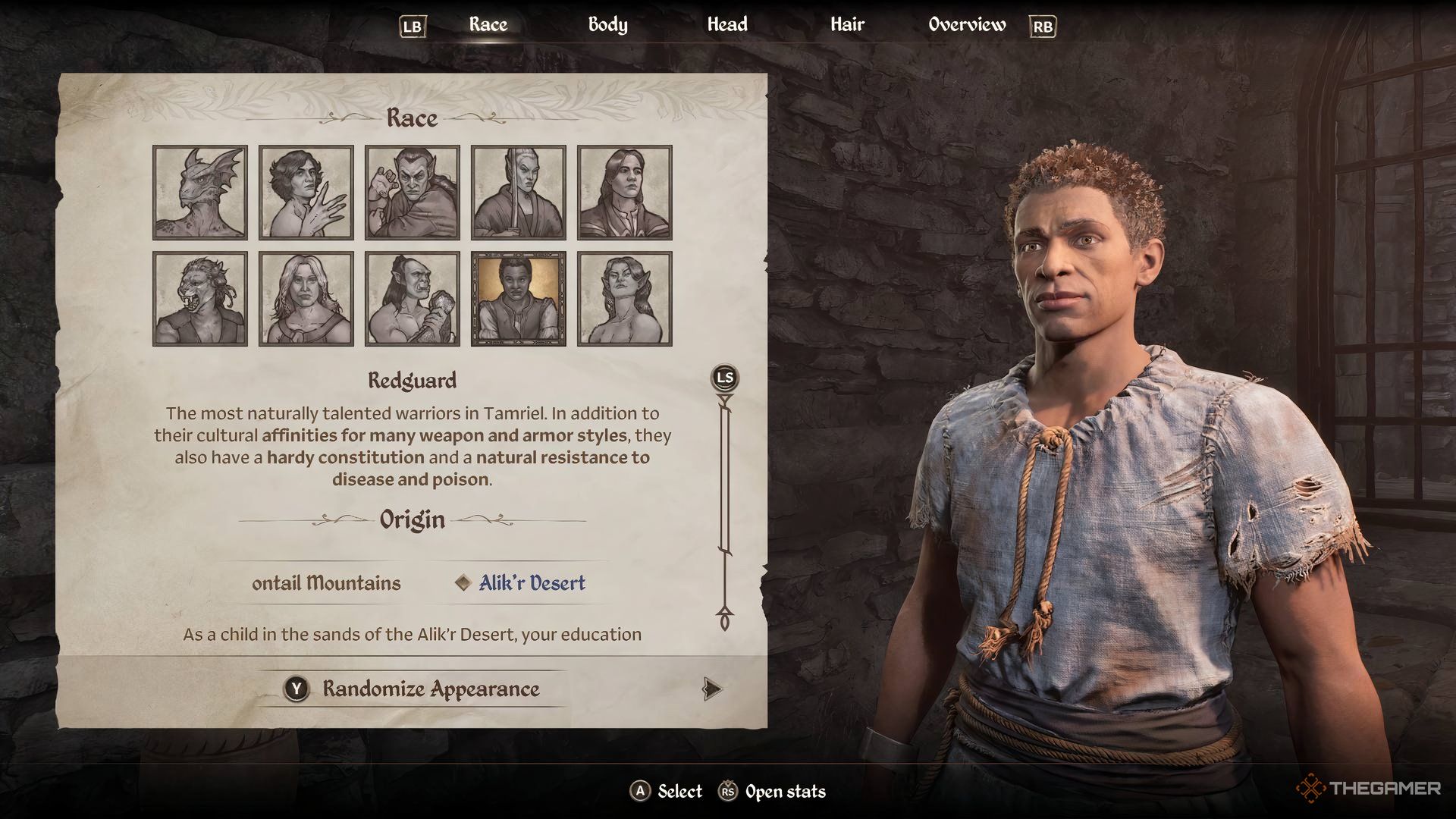
Task: Select the Alik'r Desert origin
Action: pyautogui.click(x=530, y=582)
